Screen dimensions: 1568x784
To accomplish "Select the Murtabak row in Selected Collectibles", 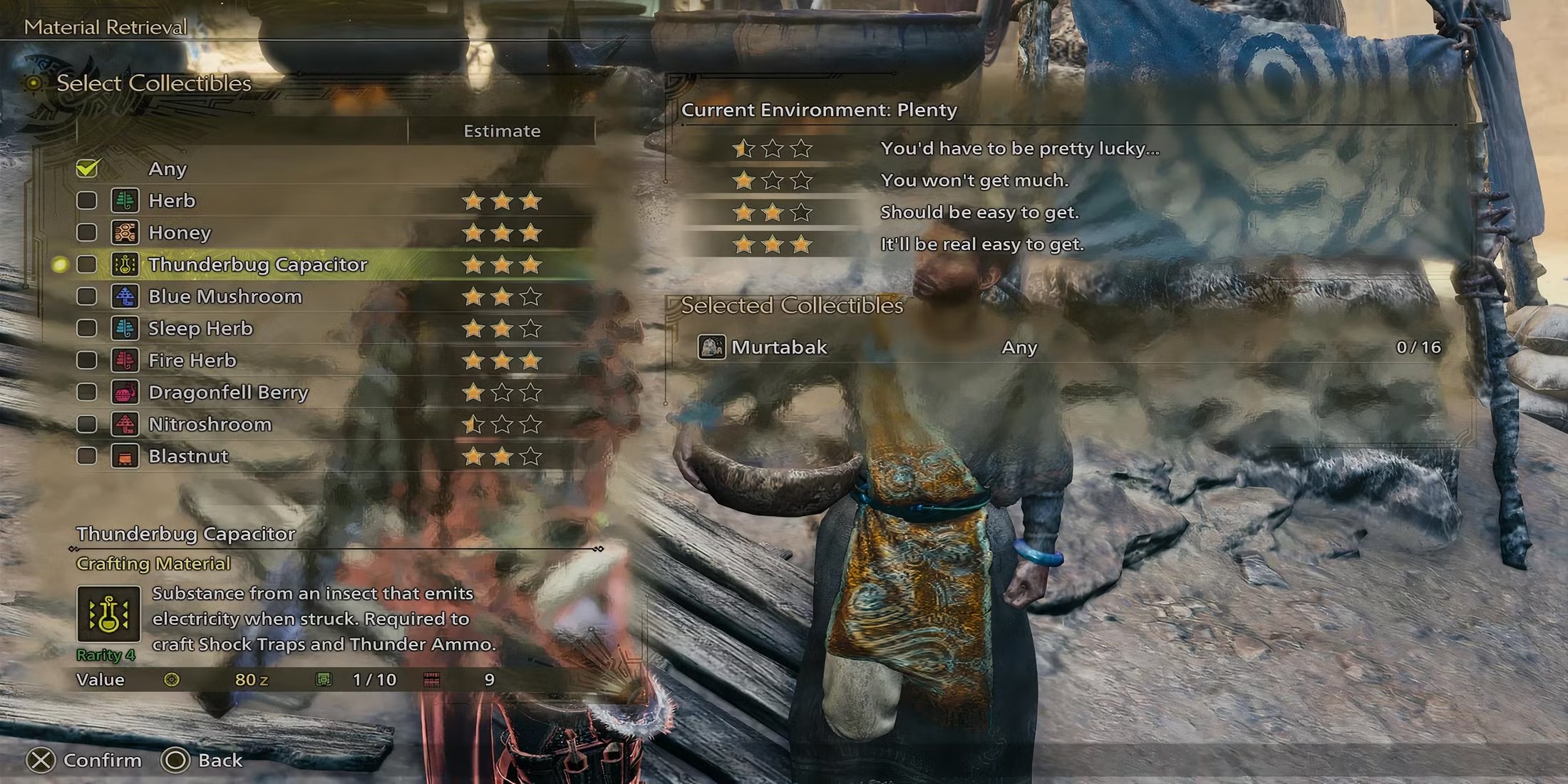I will point(778,347).
